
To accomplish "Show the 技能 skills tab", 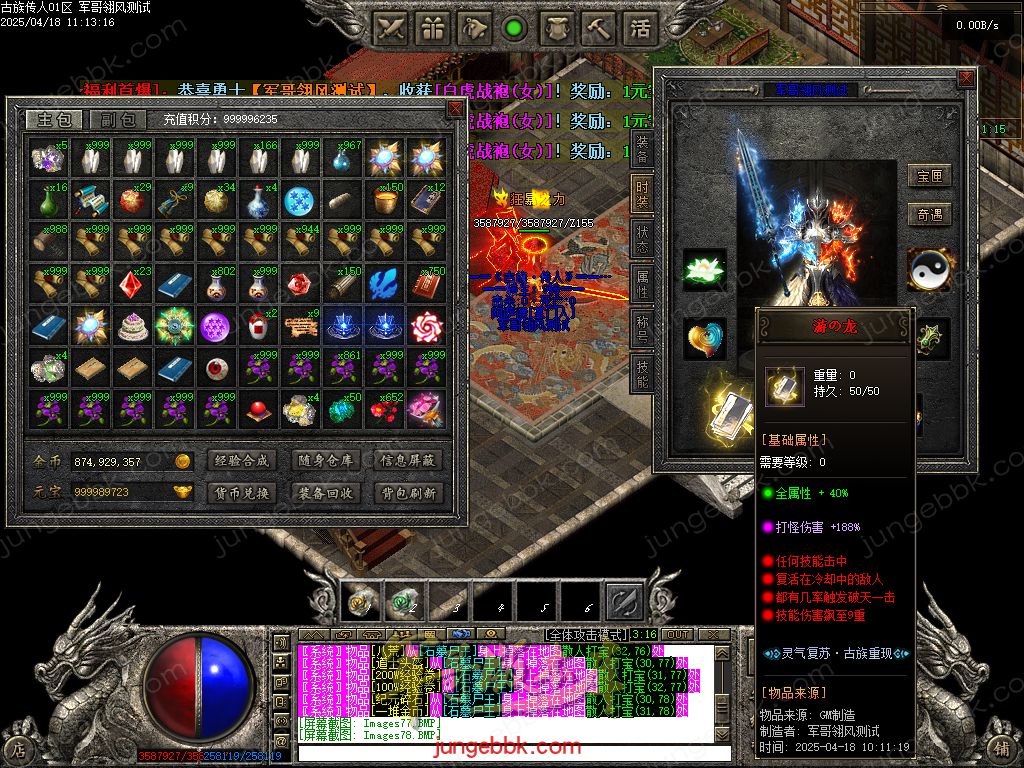I will point(642,372).
